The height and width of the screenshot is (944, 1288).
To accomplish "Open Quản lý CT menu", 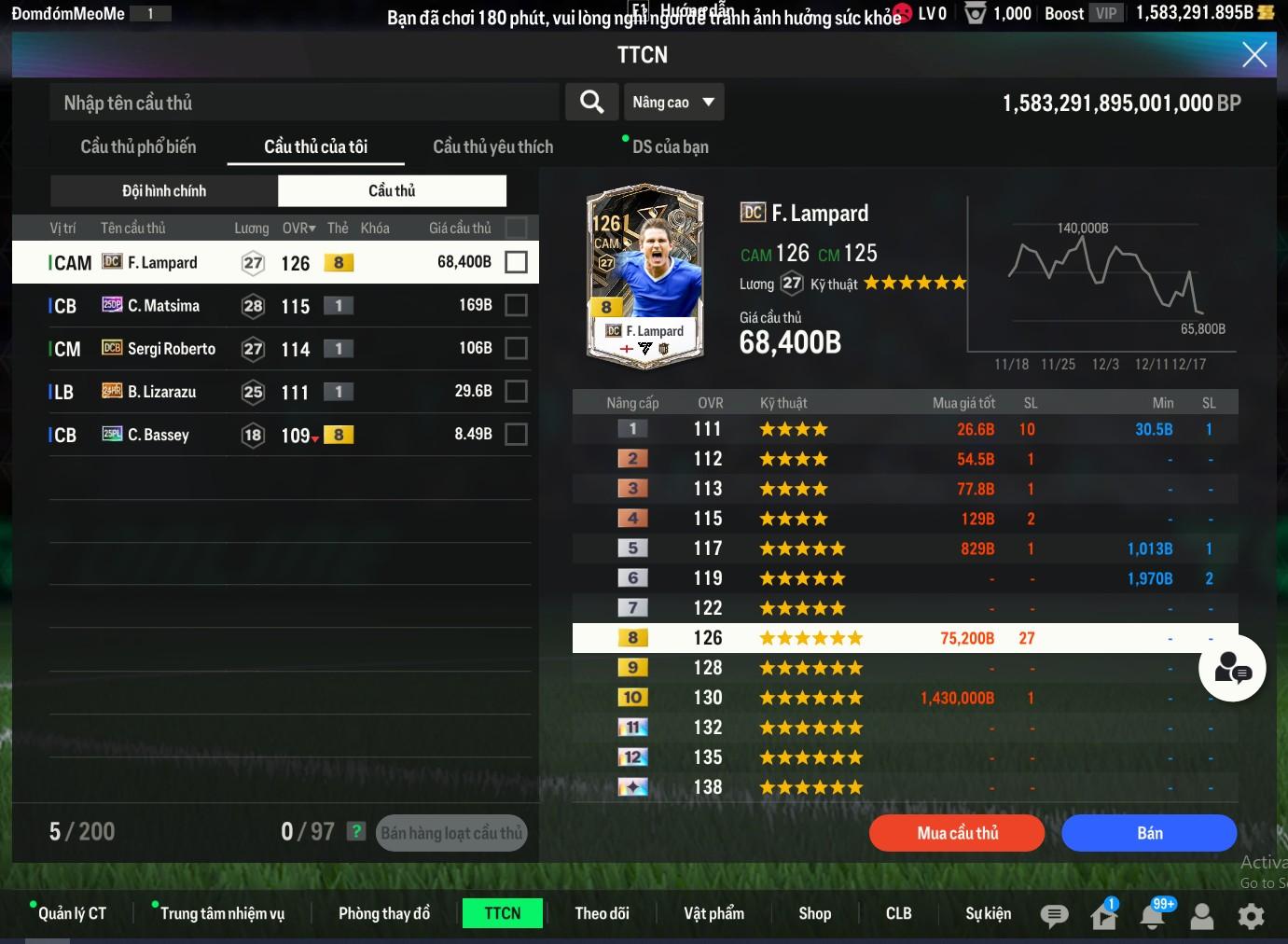I will pyautogui.click(x=72, y=913).
